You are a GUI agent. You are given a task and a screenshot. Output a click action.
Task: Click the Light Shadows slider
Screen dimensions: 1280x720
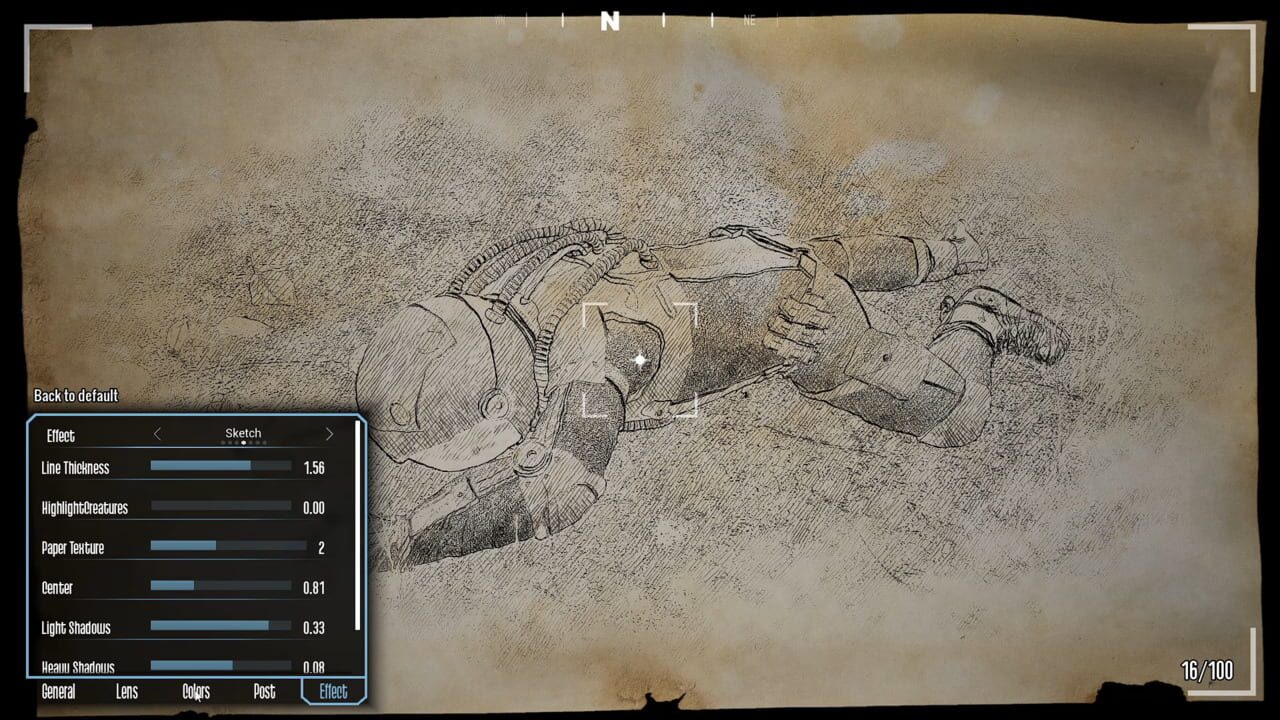[220, 628]
